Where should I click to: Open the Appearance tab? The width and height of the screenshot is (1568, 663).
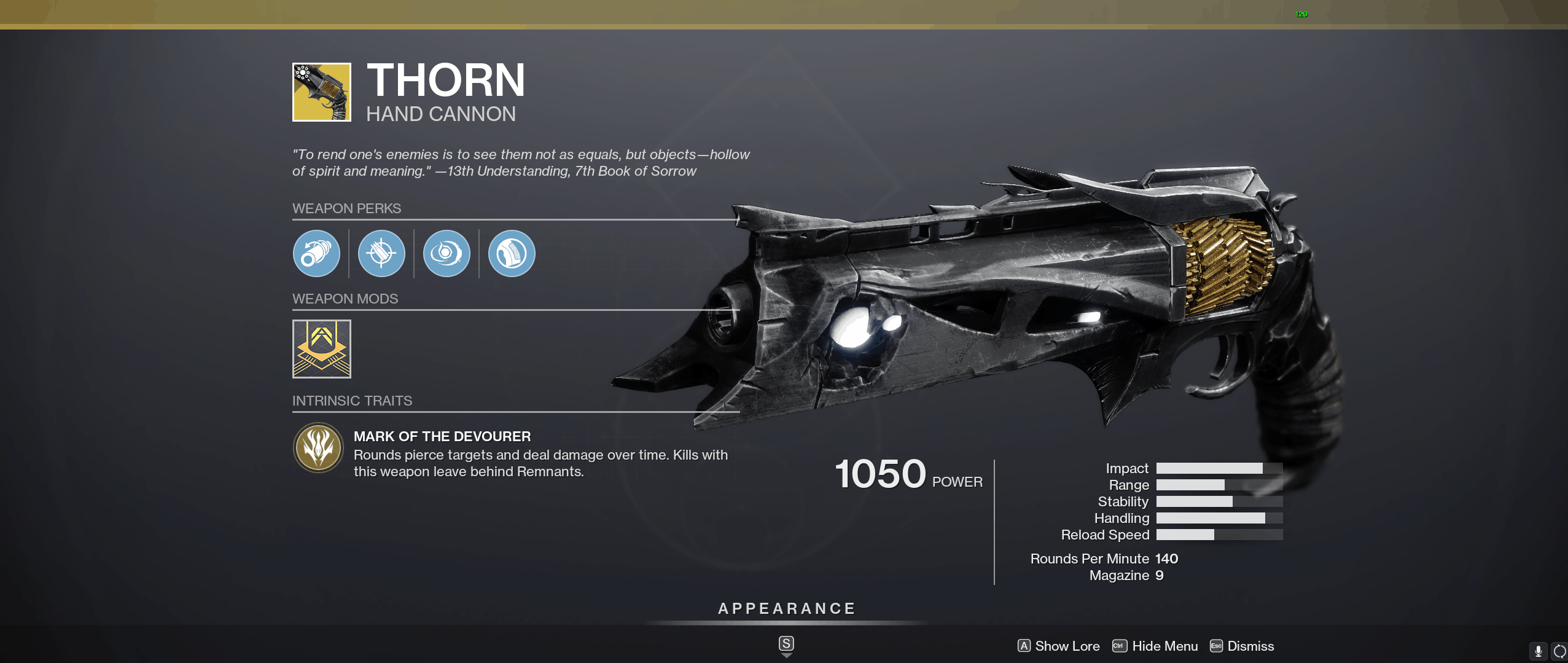tap(786, 608)
